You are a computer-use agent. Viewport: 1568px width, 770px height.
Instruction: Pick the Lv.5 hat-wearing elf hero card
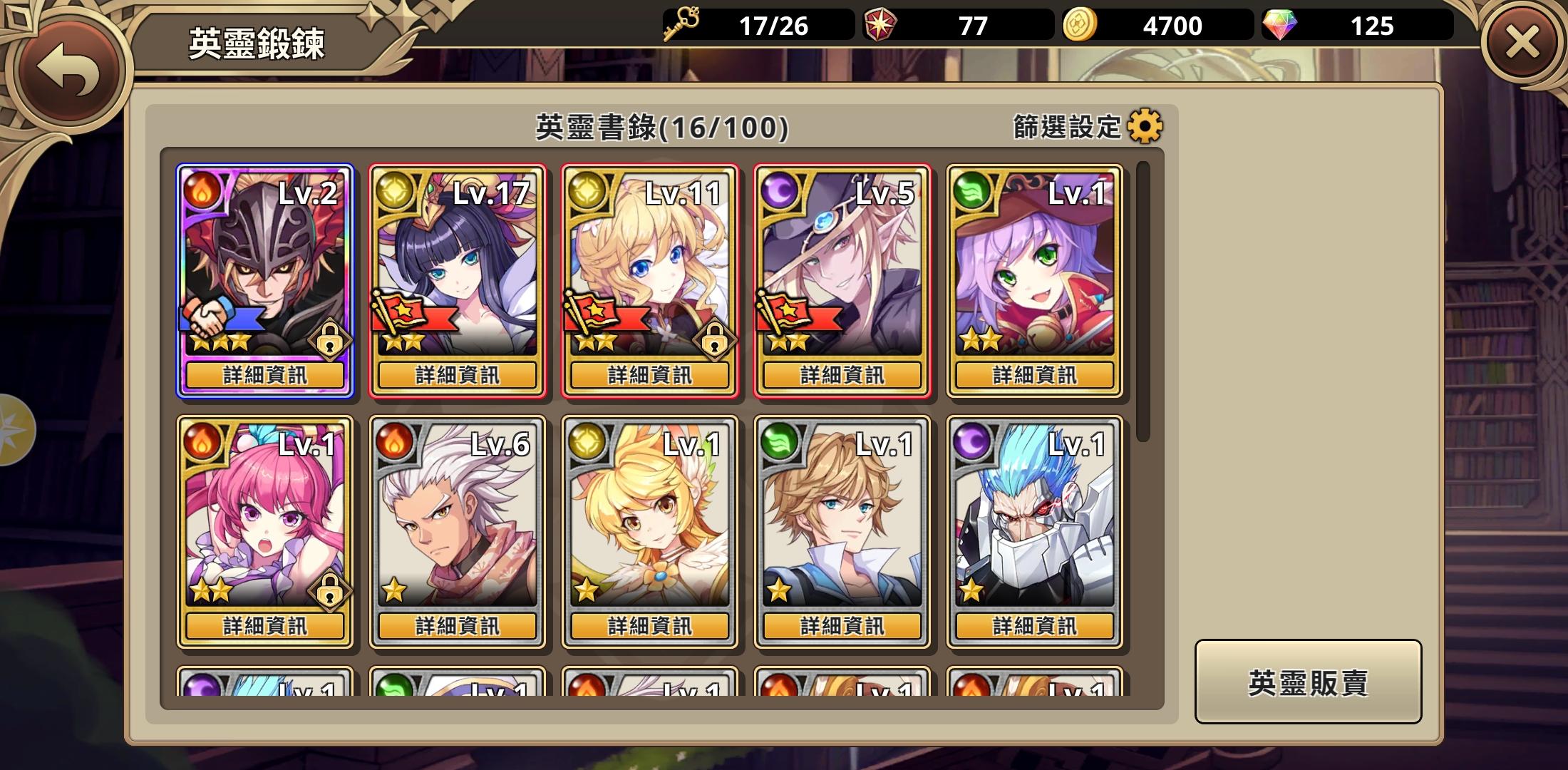(842, 264)
